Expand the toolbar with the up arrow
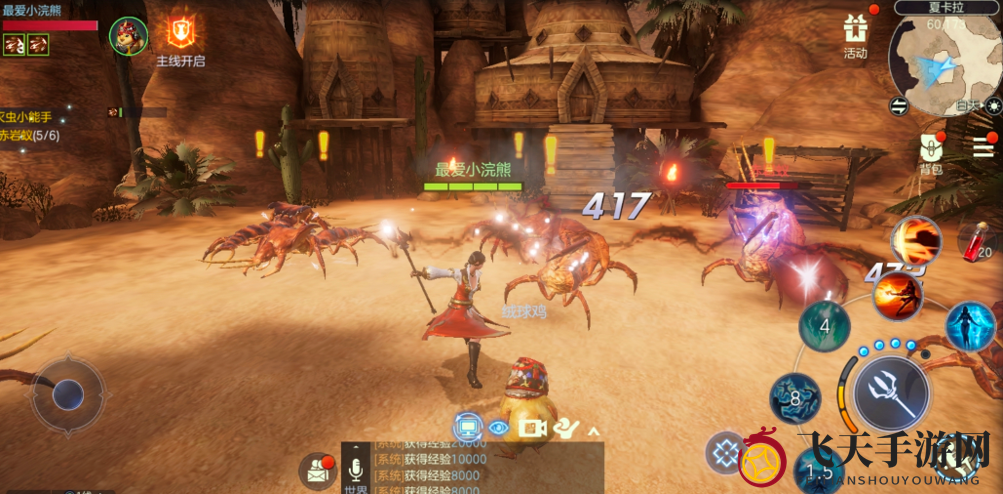This screenshot has width=1003, height=494. 594,430
